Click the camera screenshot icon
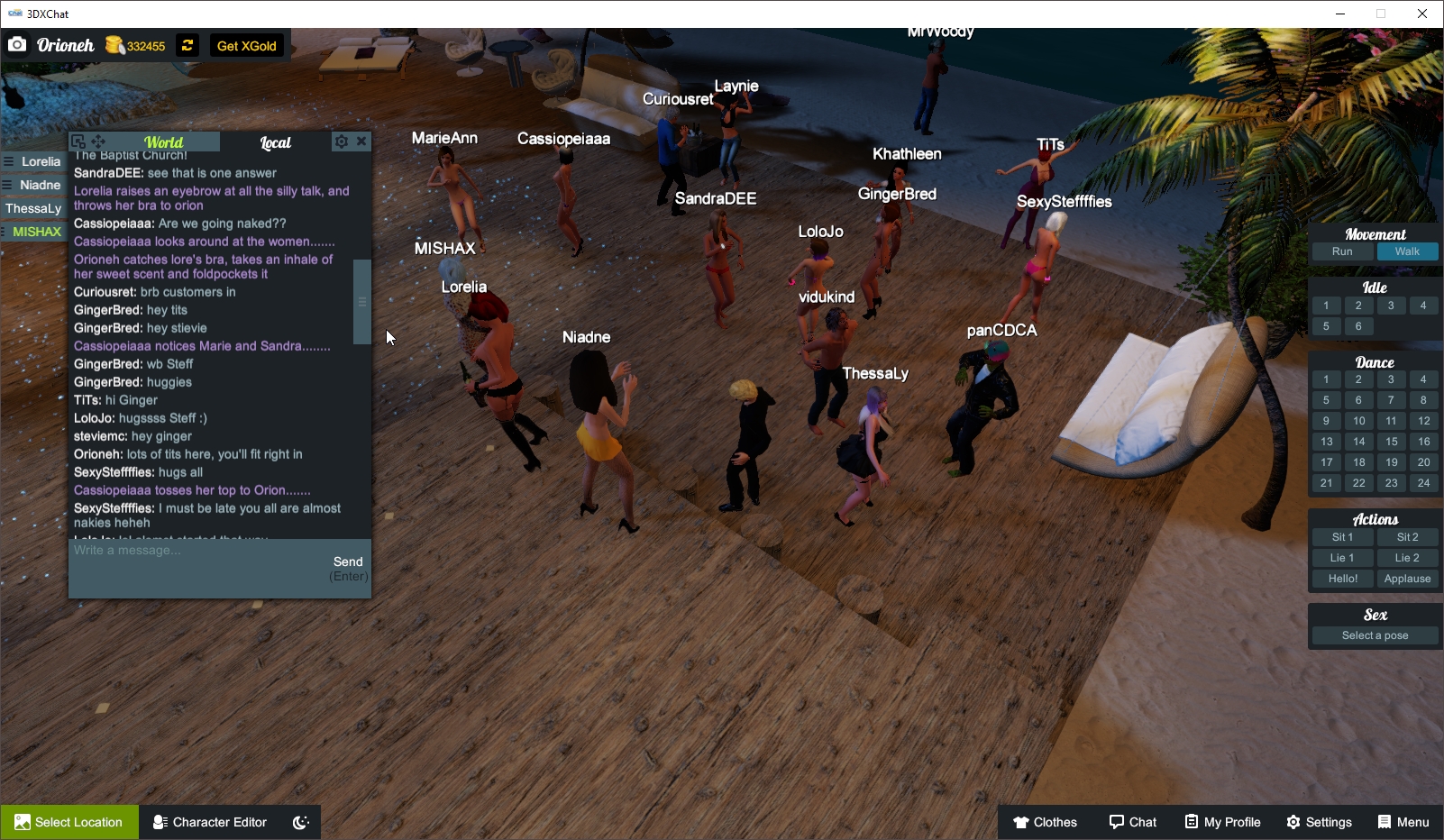The height and width of the screenshot is (840, 1444). click(17, 43)
